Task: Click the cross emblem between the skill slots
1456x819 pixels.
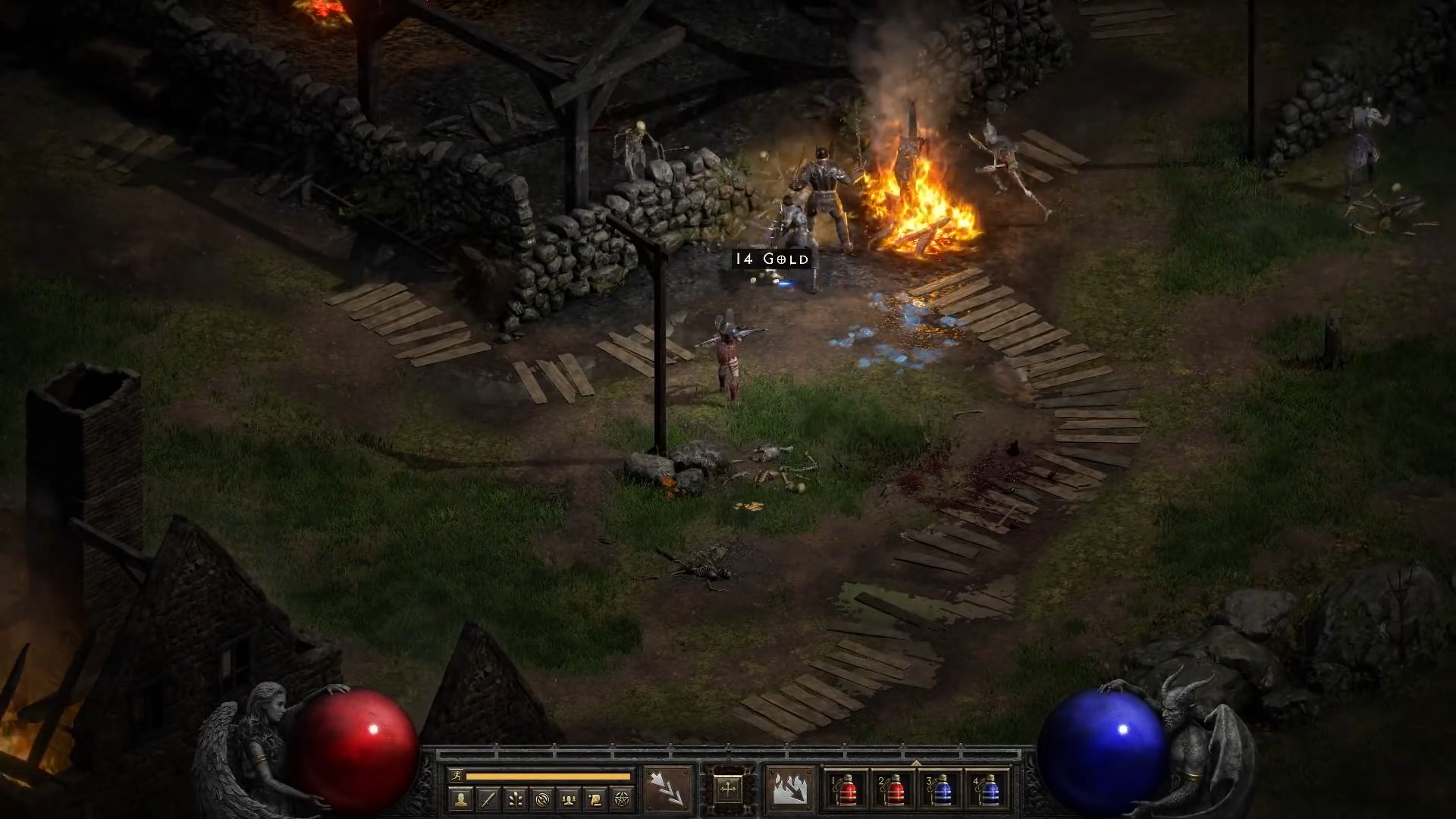Action: click(x=727, y=789)
